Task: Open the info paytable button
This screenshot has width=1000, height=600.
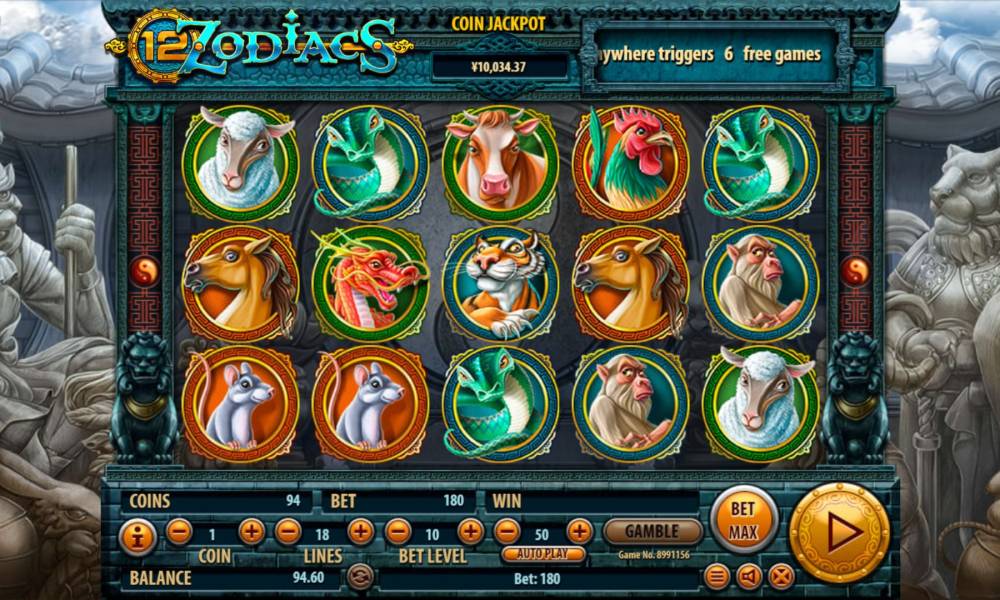Action: 138,537
